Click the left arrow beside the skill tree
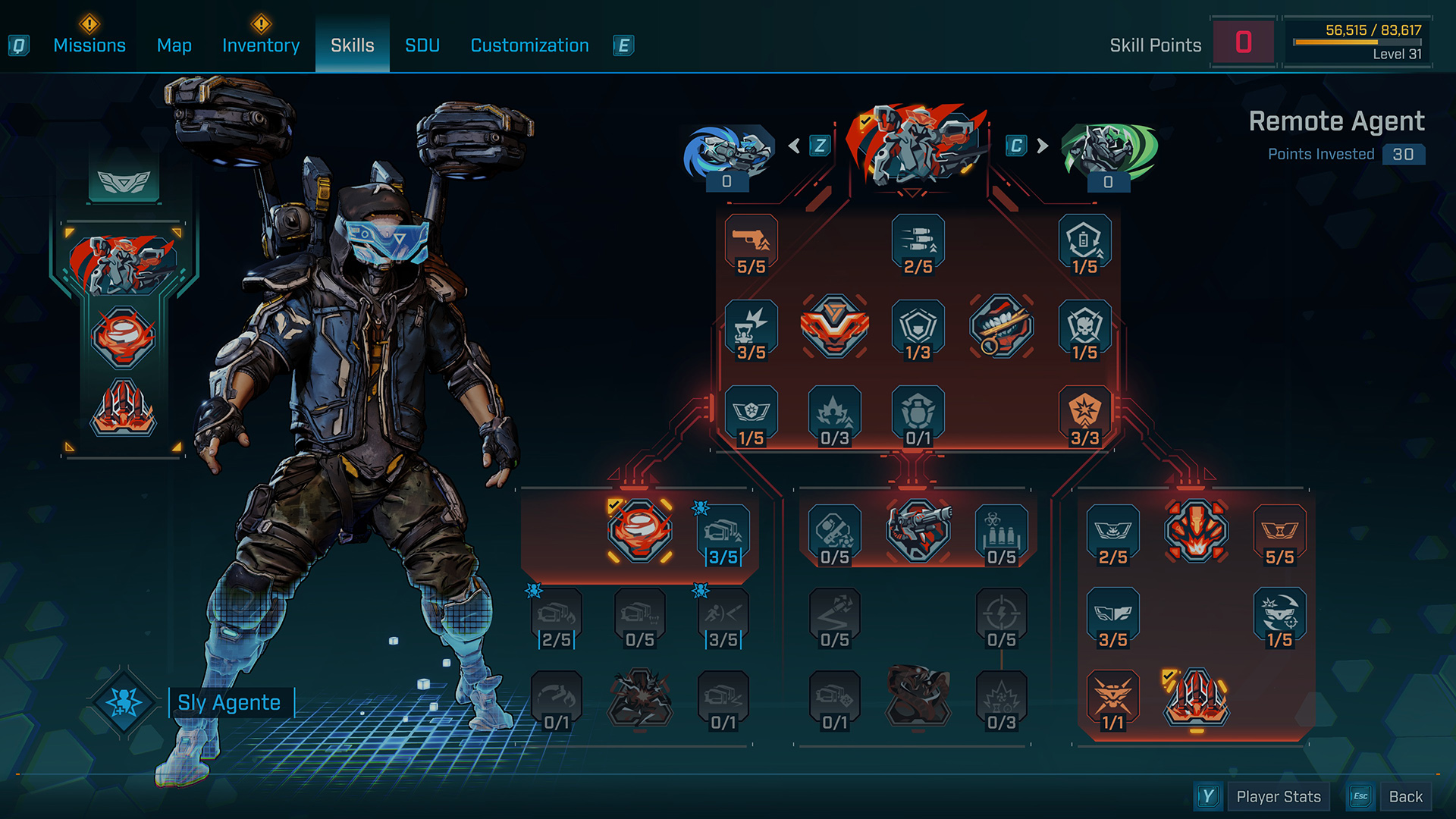This screenshot has width=1456, height=819. [x=794, y=146]
